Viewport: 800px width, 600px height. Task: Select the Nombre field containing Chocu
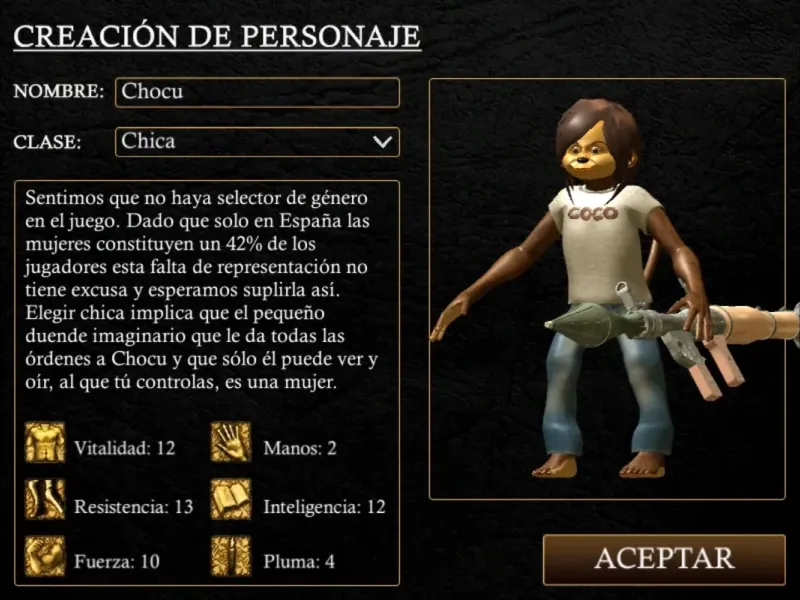tap(257, 92)
